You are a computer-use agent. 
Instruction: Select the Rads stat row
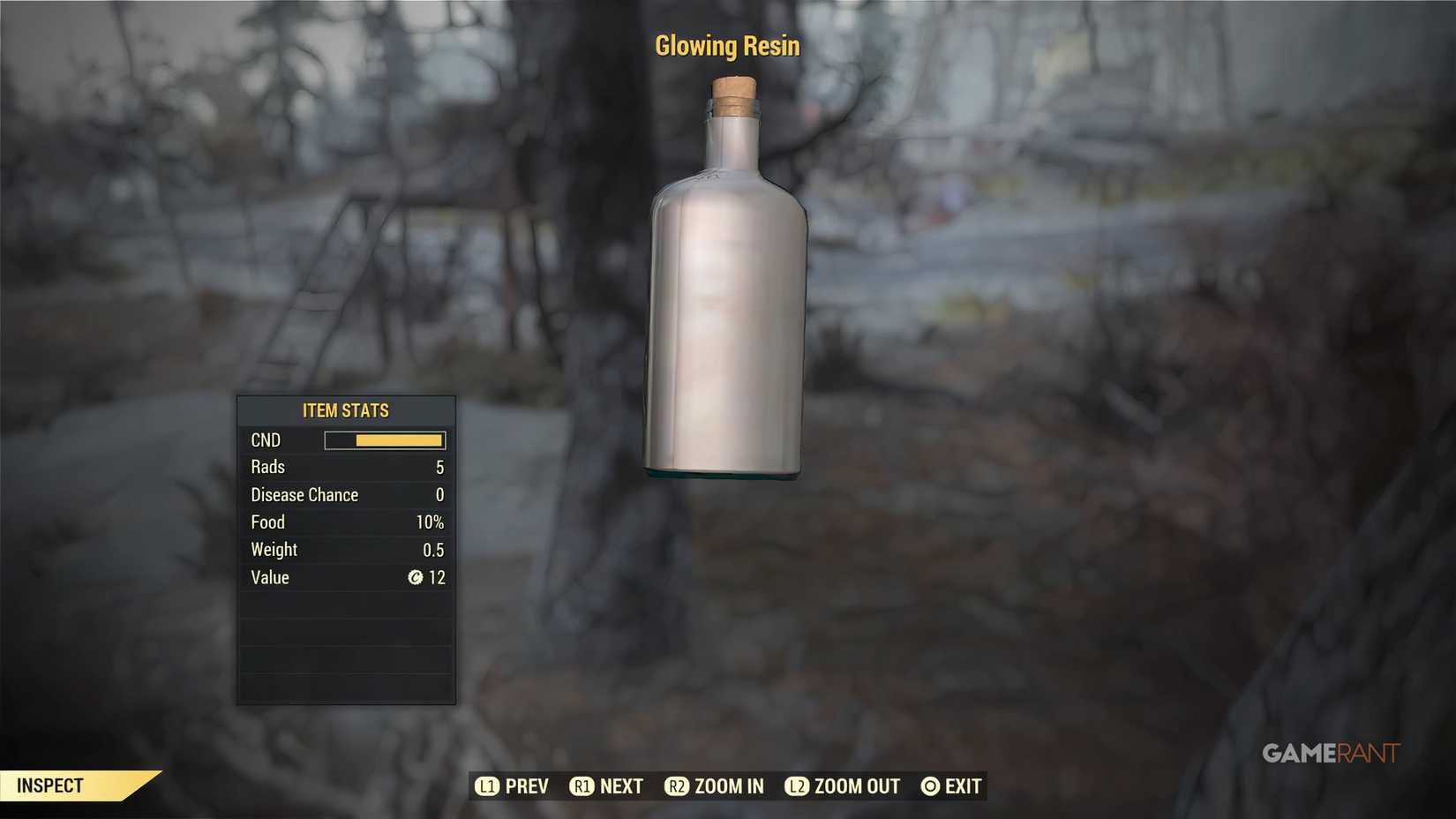(346, 467)
